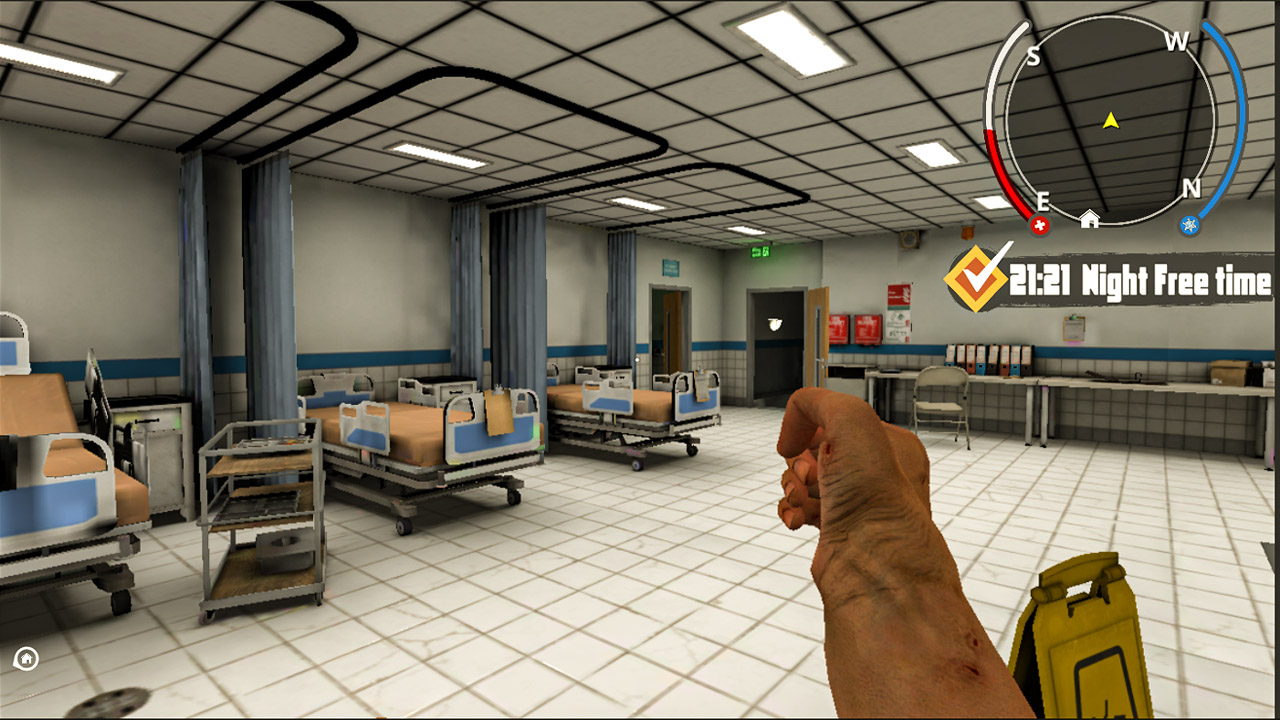Screen dimensions: 1280x720
Task: Click the home marker beneath the compass
Action: pyautogui.click(x=1090, y=219)
